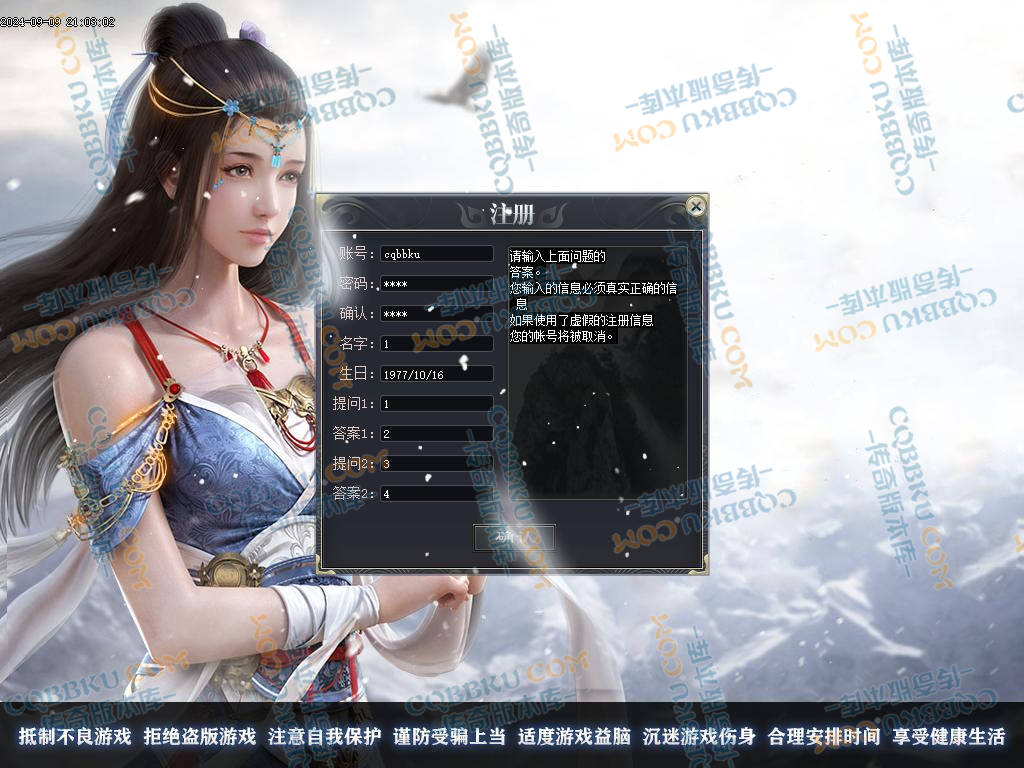Image resolution: width=1024 pixels, height=768 pixels.
Task: Confirm the registration with the bottom button
Action: (x=514, y=537)
